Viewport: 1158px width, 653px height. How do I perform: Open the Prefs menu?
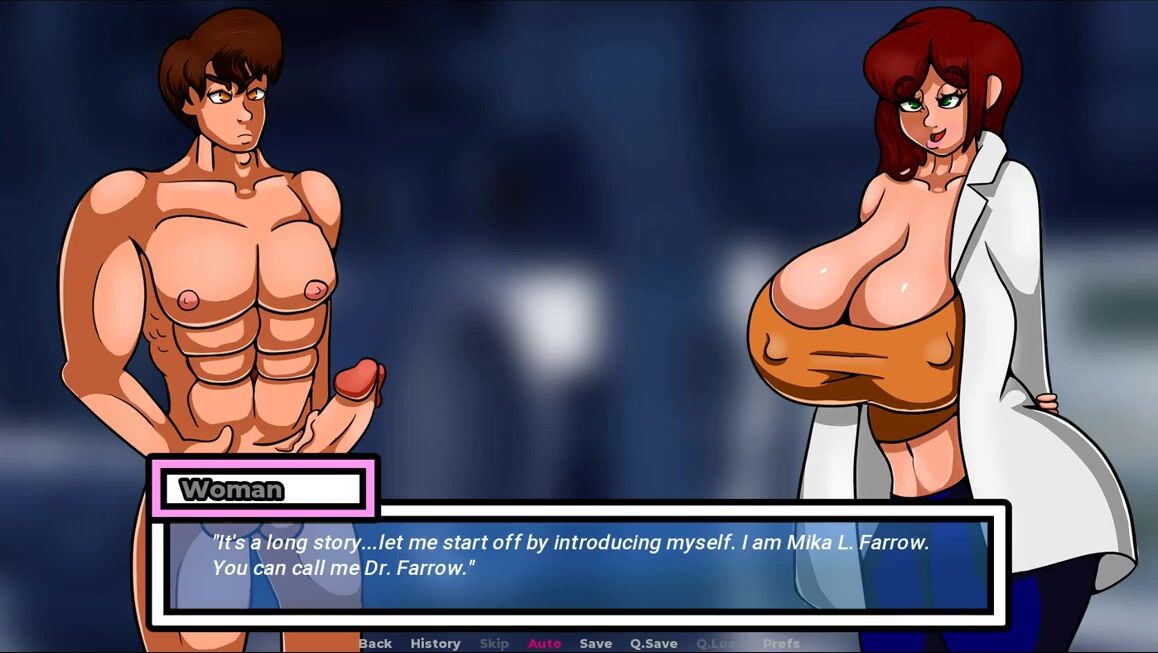pos(781,643)
